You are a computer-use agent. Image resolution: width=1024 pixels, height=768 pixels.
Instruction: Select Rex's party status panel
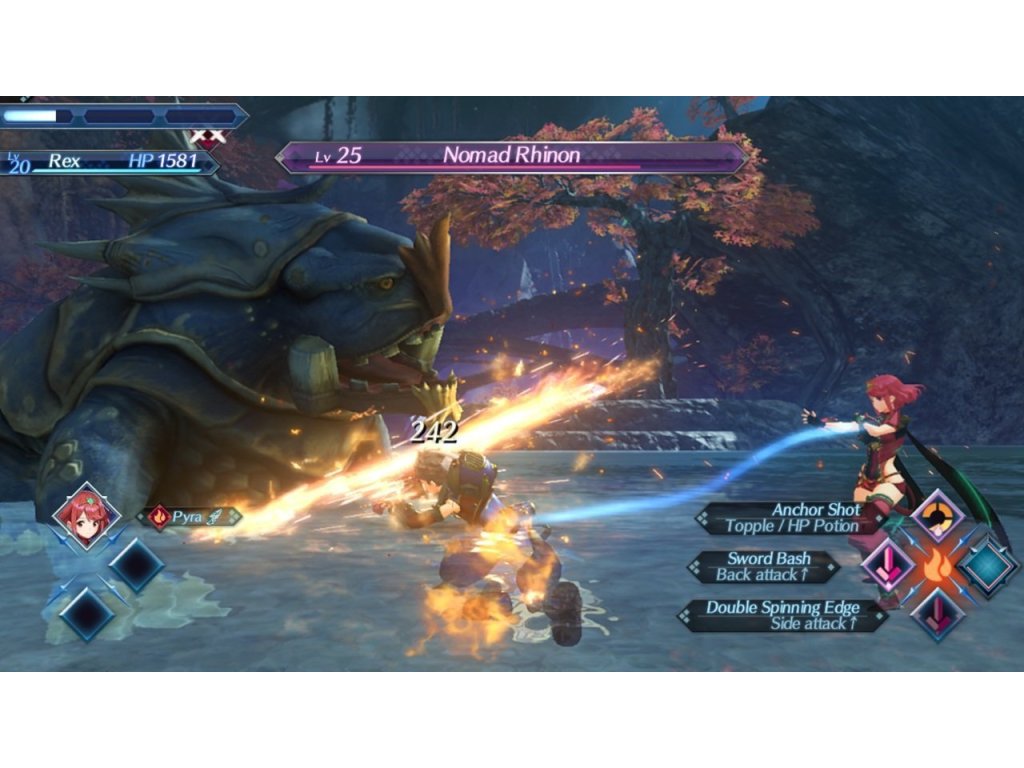point(110,161)
